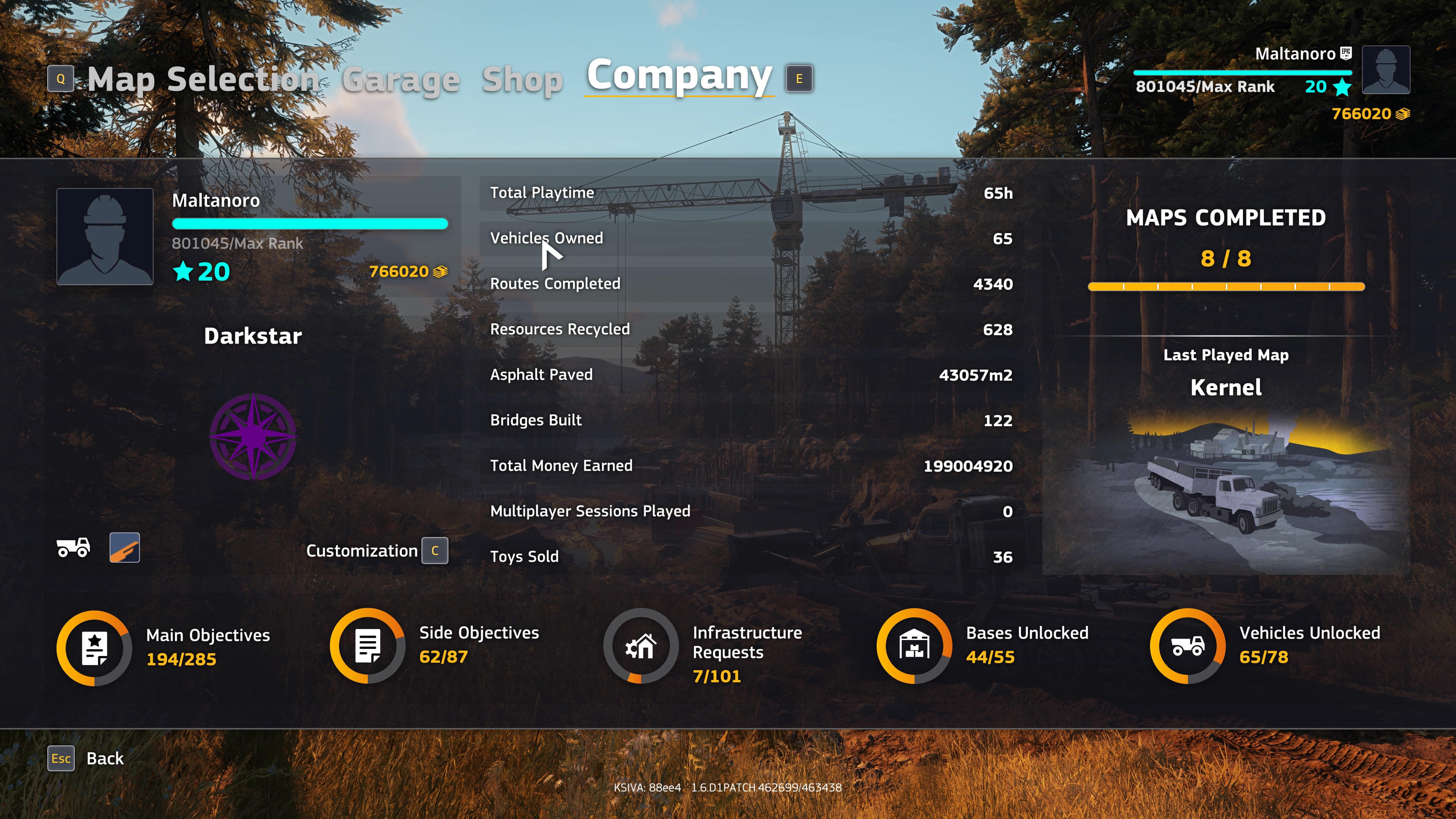Click the currency stack icon beside 766020
This screenshot has height=819, width=1456.
(x=439, y=272)
